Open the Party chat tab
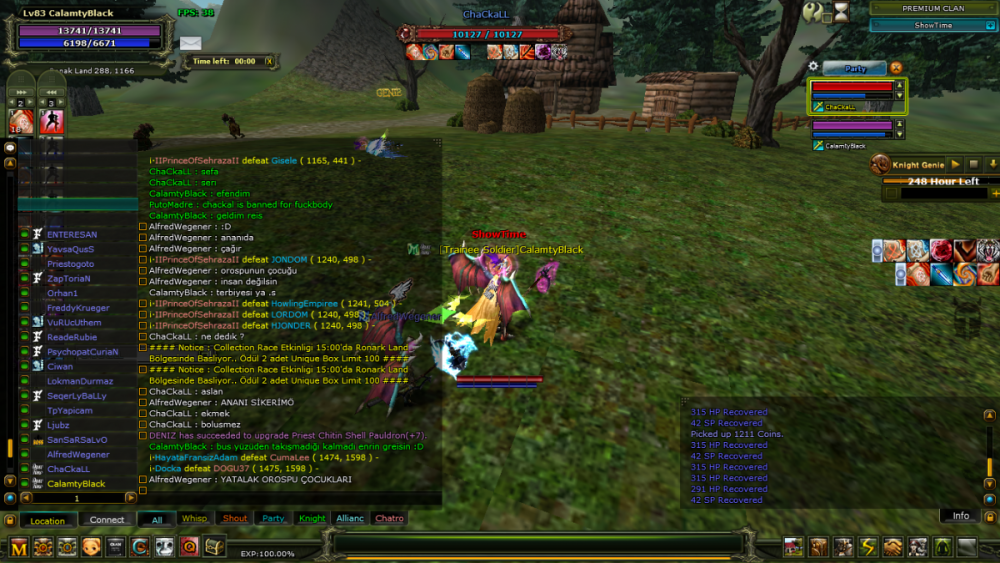 tap(273, 519)
